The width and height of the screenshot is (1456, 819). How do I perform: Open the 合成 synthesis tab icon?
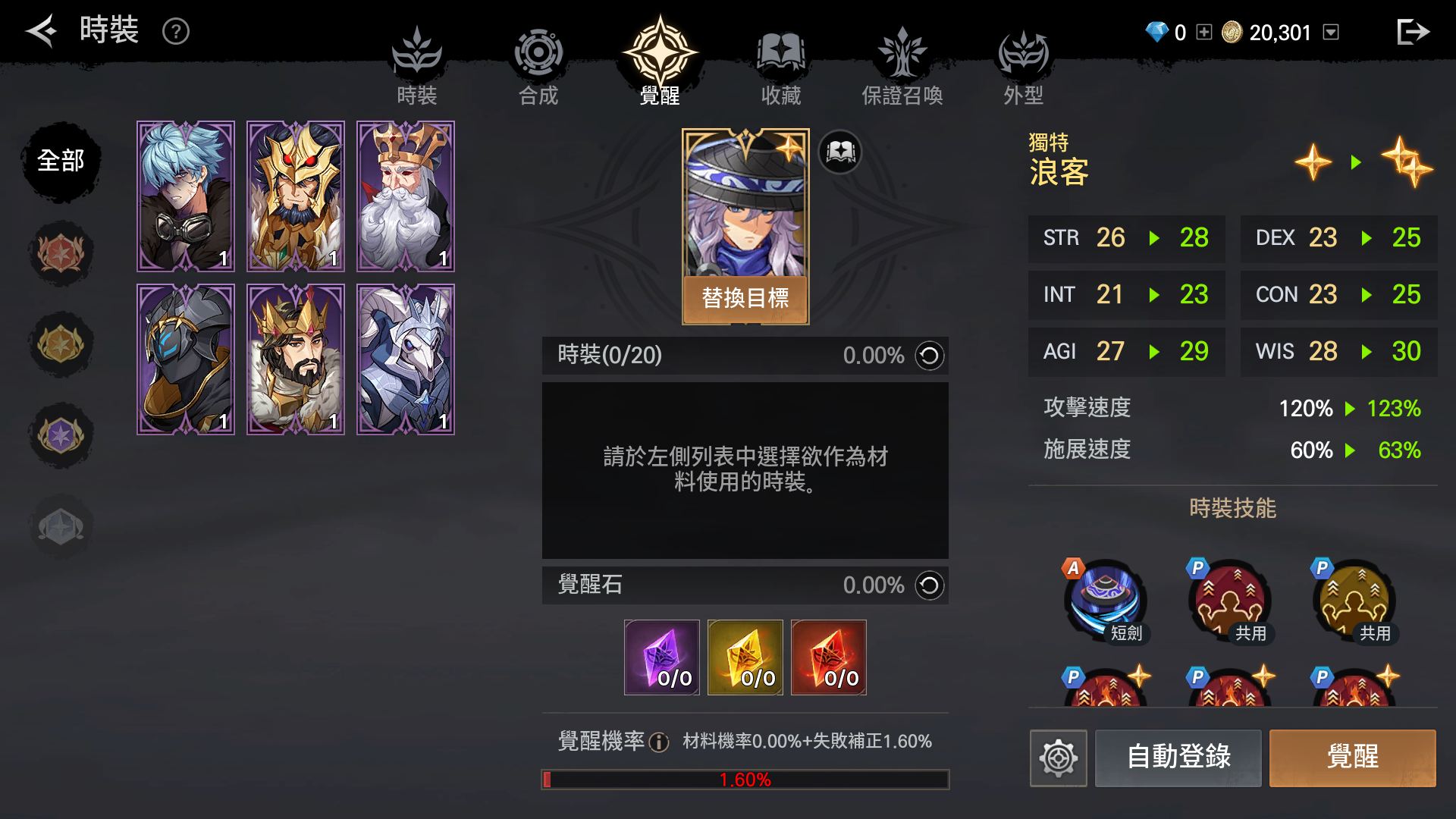click(x=538, y=53)
